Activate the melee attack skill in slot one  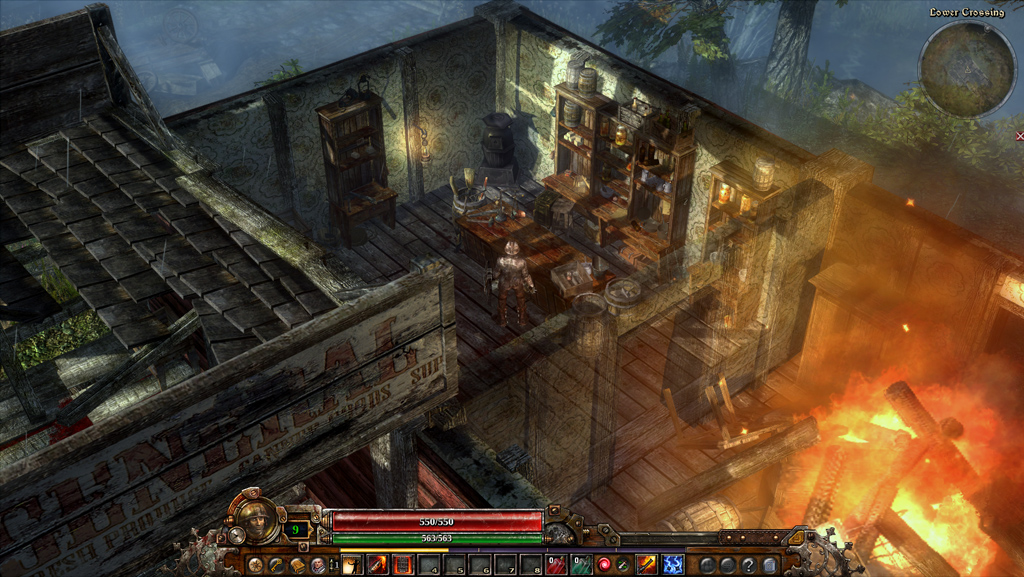click(x=353, y=565)
